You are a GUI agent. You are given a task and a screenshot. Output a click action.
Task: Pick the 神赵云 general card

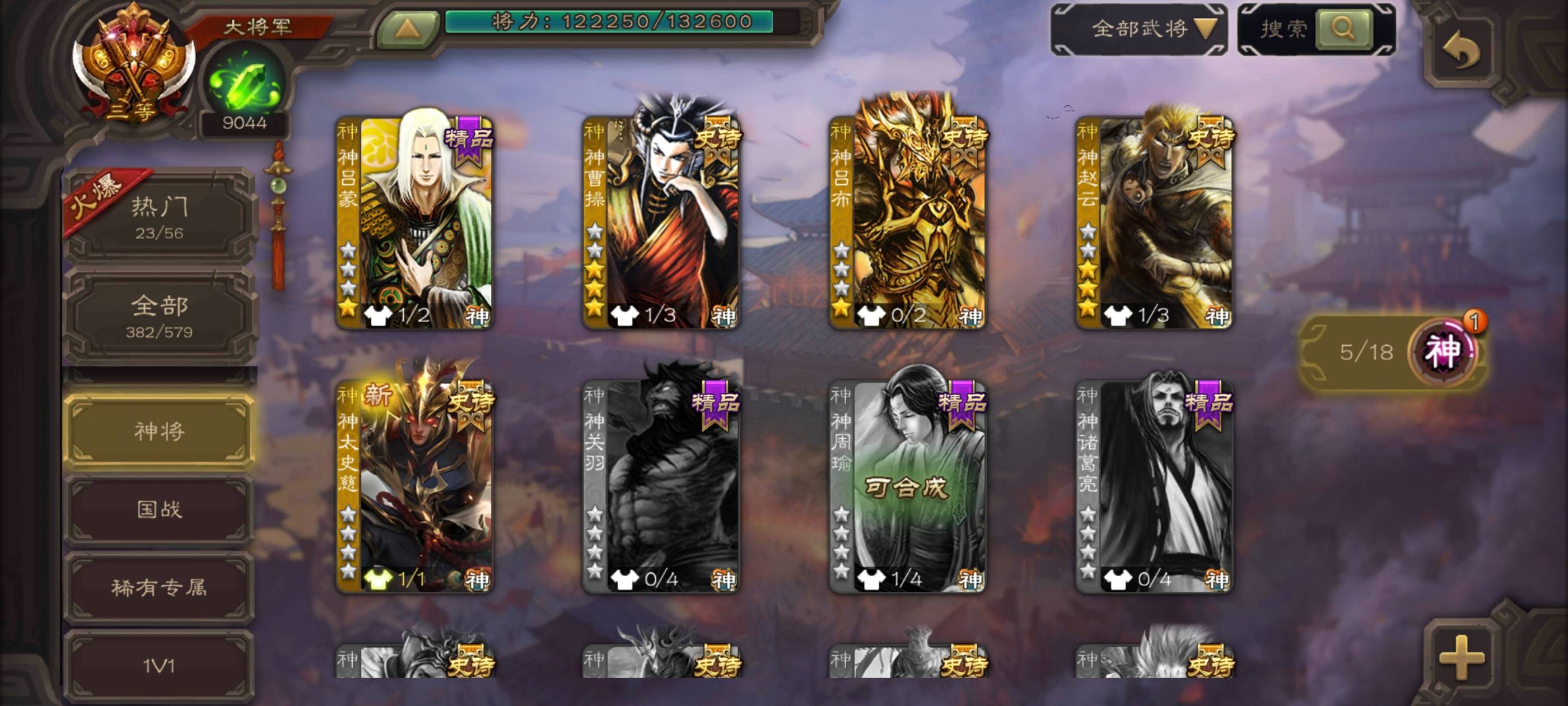(x=1154, y=222)
